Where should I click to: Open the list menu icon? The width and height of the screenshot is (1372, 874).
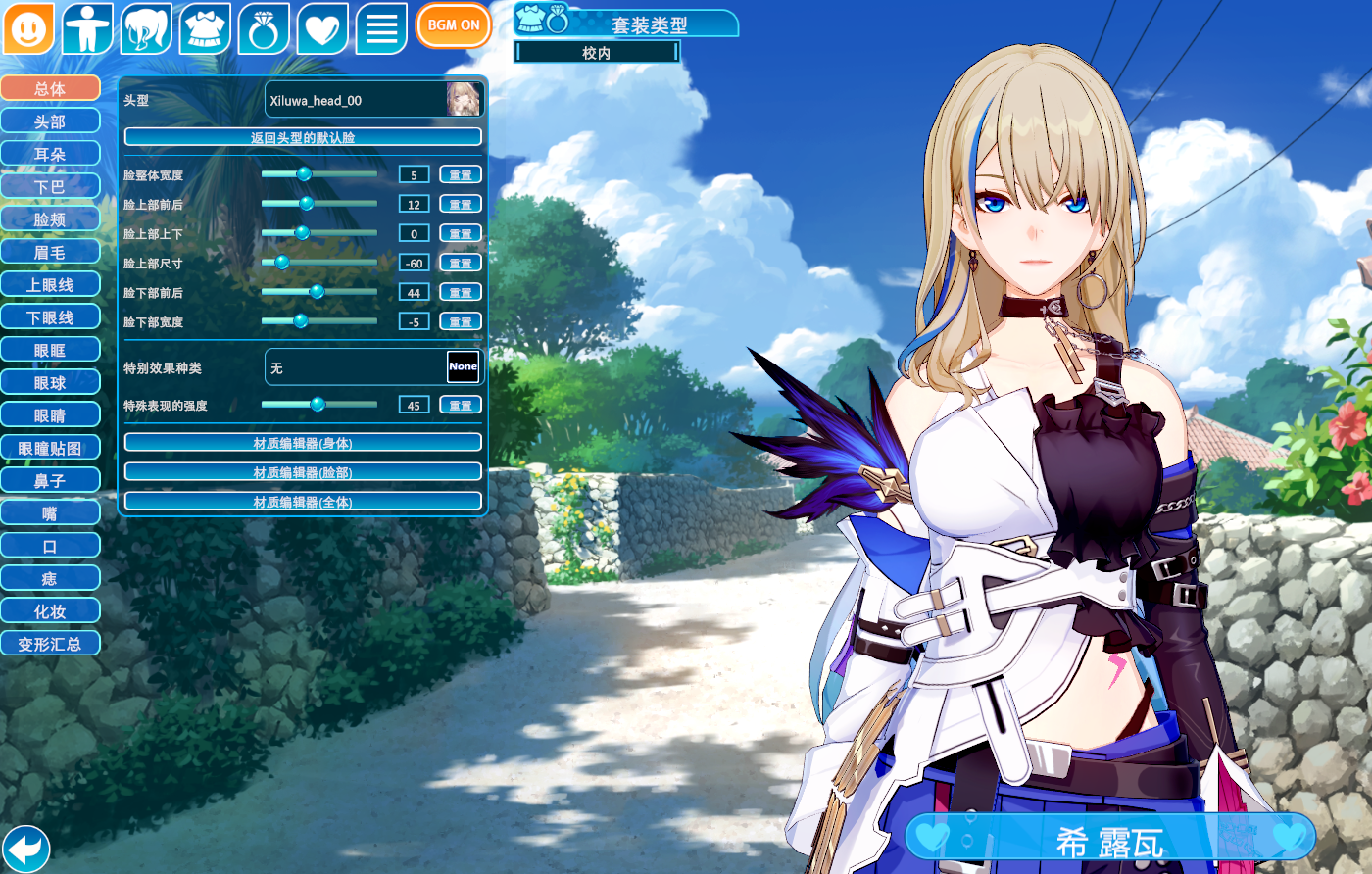(381, 28)
